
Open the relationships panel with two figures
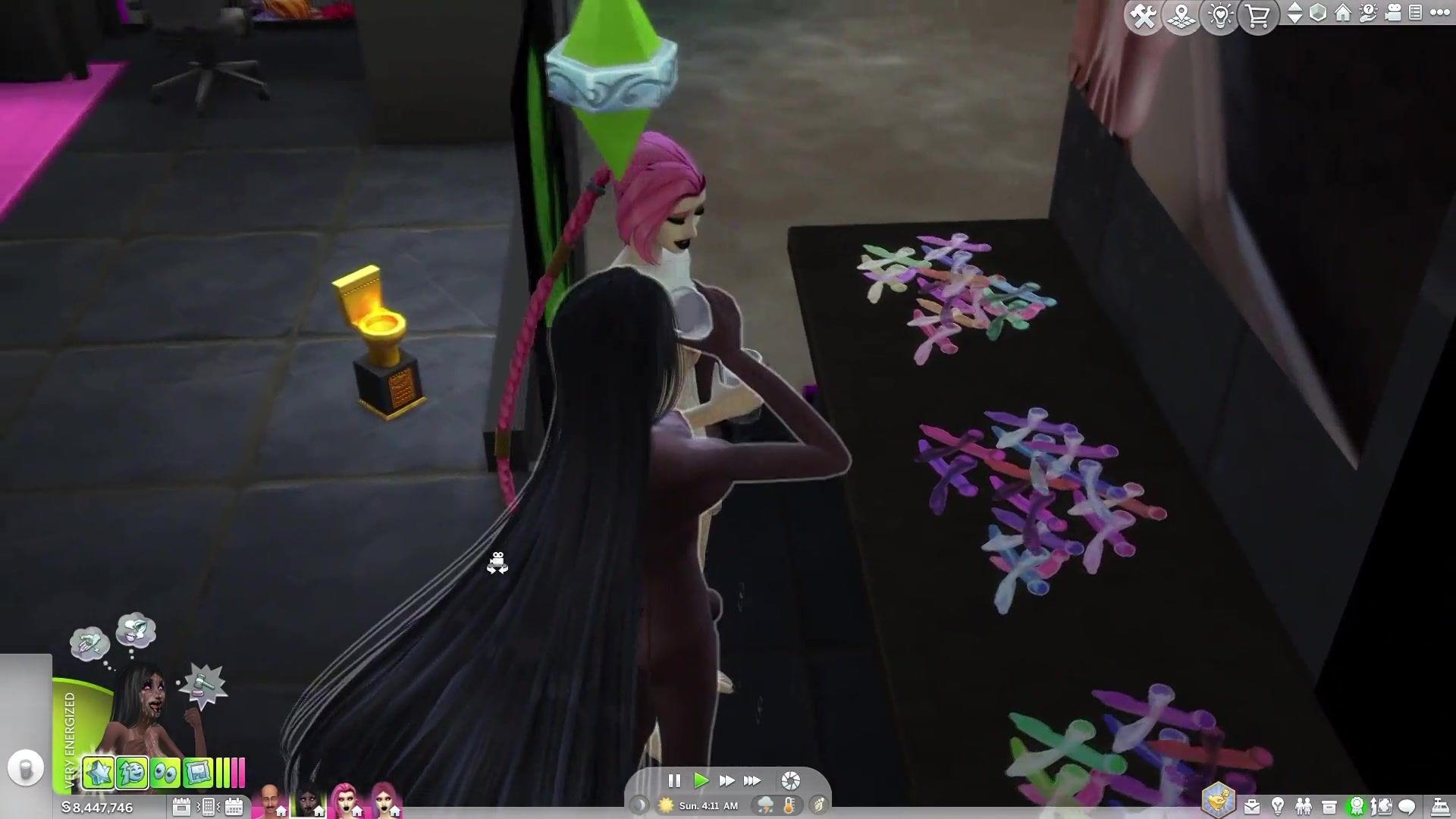tap(1304, 806)
